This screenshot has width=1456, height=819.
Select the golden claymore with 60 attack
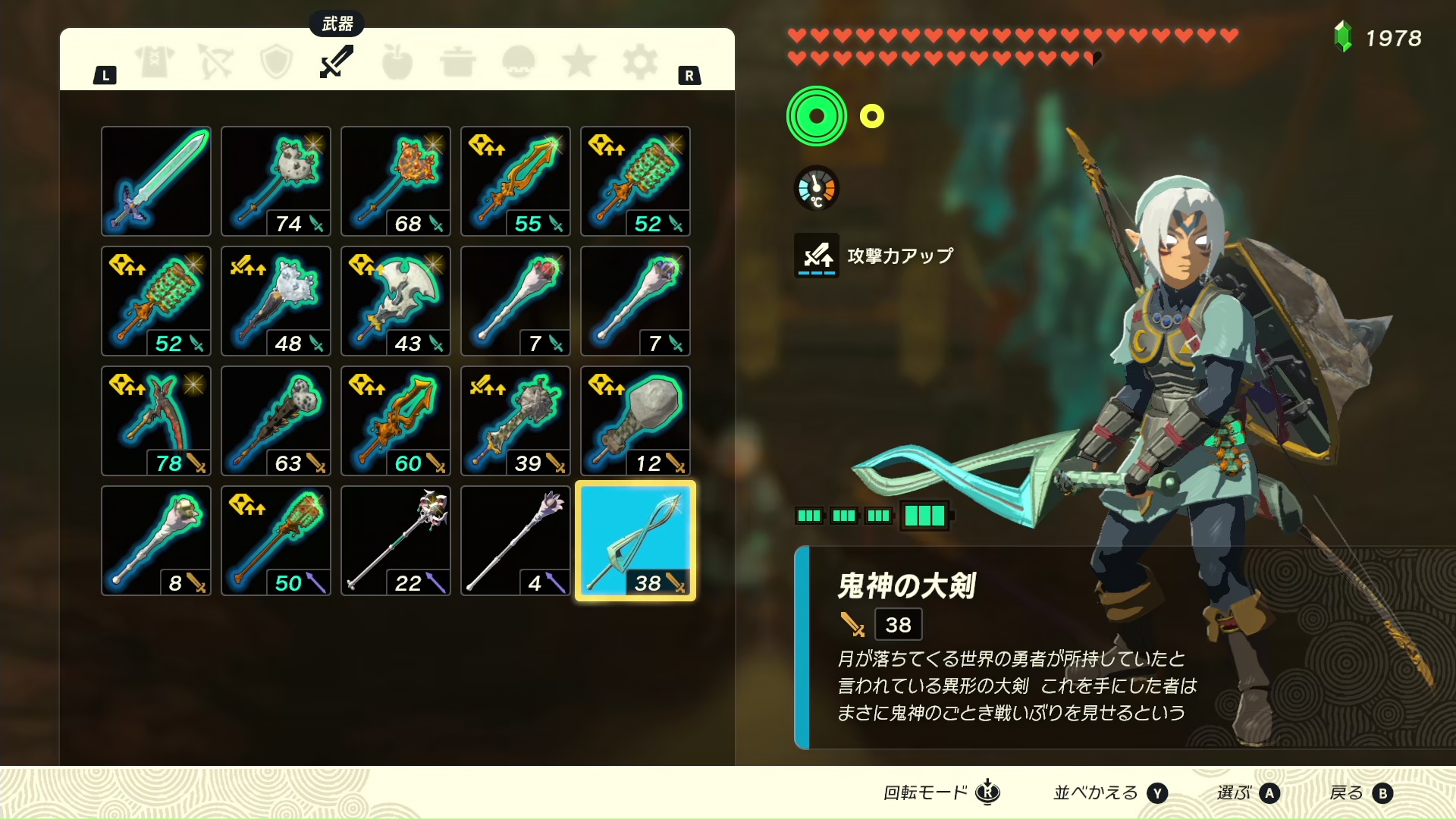click(396, 421)
